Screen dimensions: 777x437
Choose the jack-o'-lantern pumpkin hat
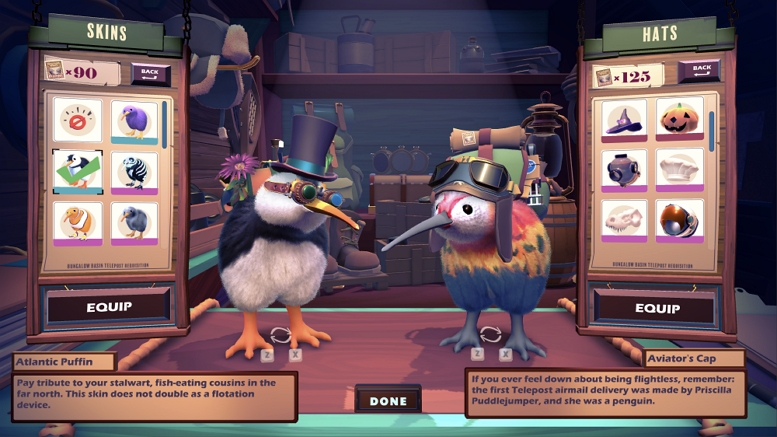click(x=680, y=120)
